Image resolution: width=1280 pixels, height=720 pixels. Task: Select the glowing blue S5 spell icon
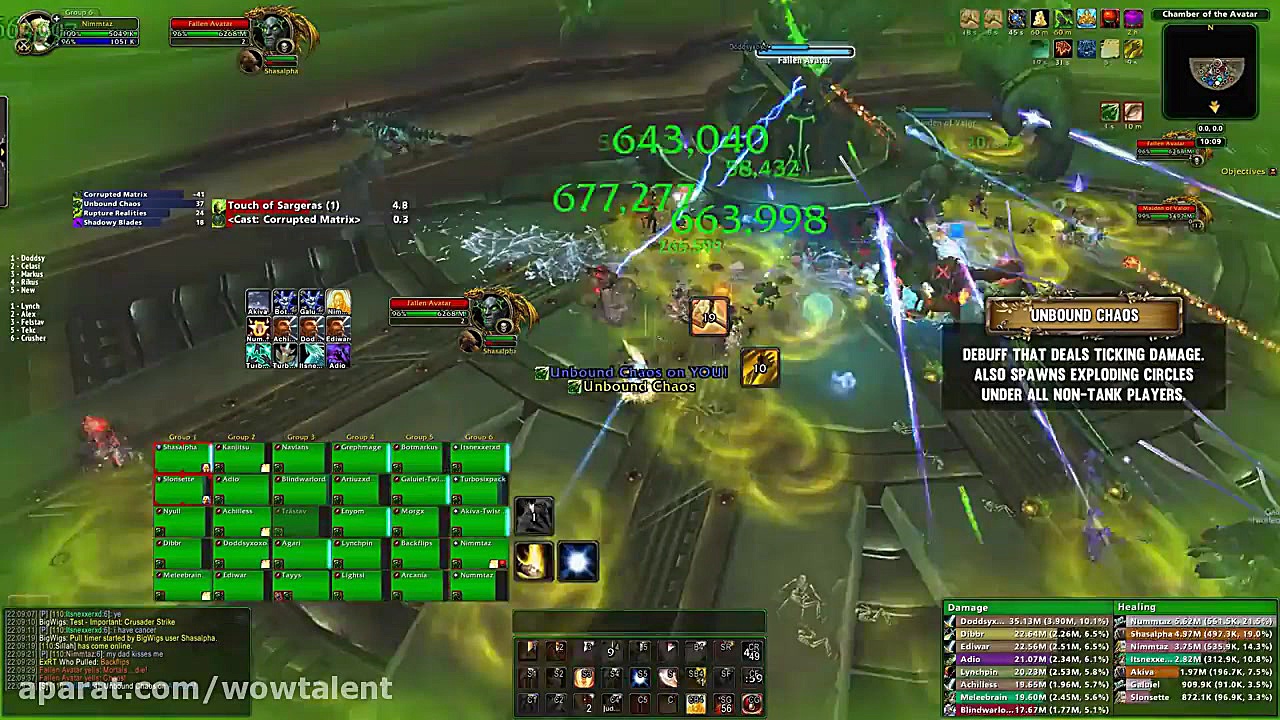[x=640, y=677]
